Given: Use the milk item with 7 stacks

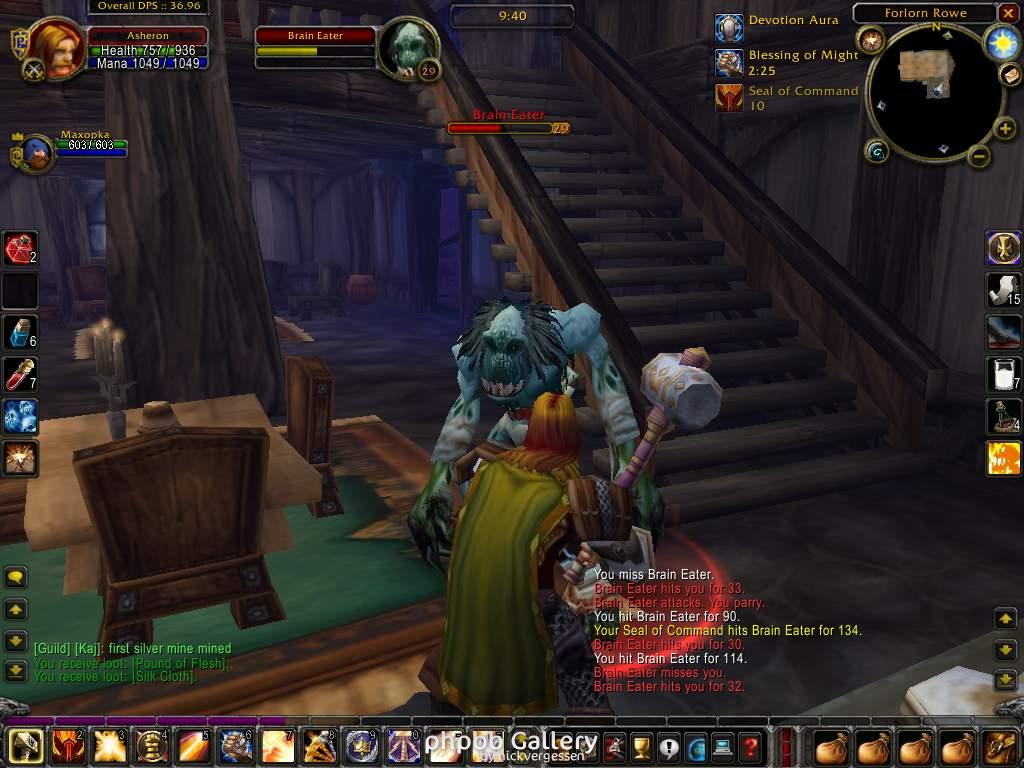Looking at the screenshot, I should pyautogui.click(x=1003, y=373).
